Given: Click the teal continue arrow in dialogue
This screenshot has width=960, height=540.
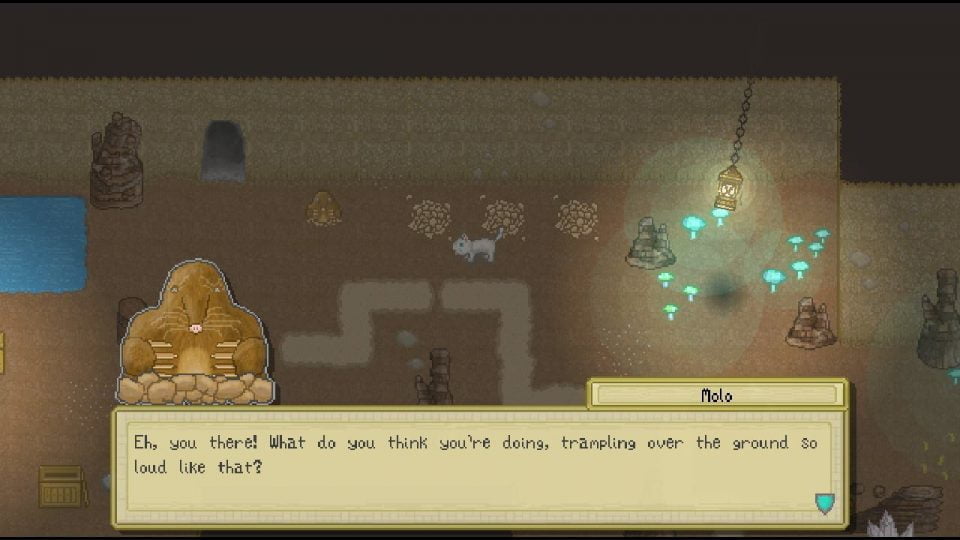Looking at the screenshot, I should click(x=824, y=503).
